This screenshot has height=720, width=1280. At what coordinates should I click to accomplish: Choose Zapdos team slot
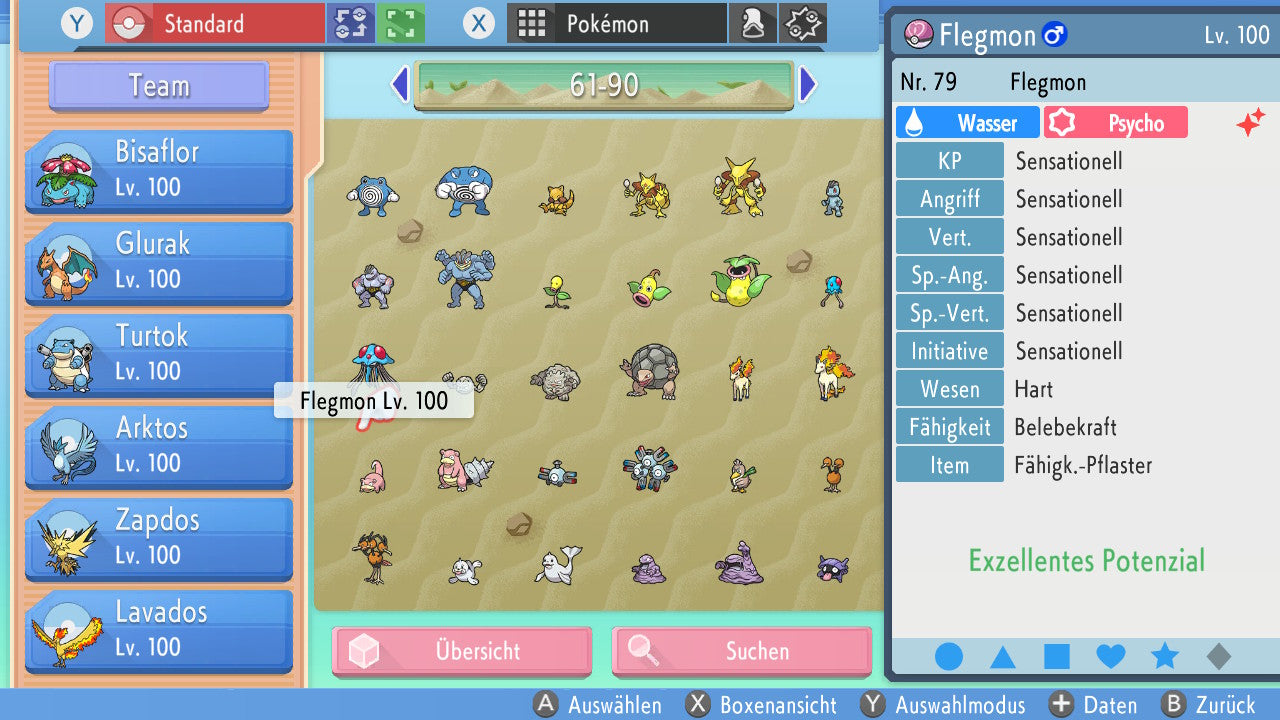(x=160, y=538)
